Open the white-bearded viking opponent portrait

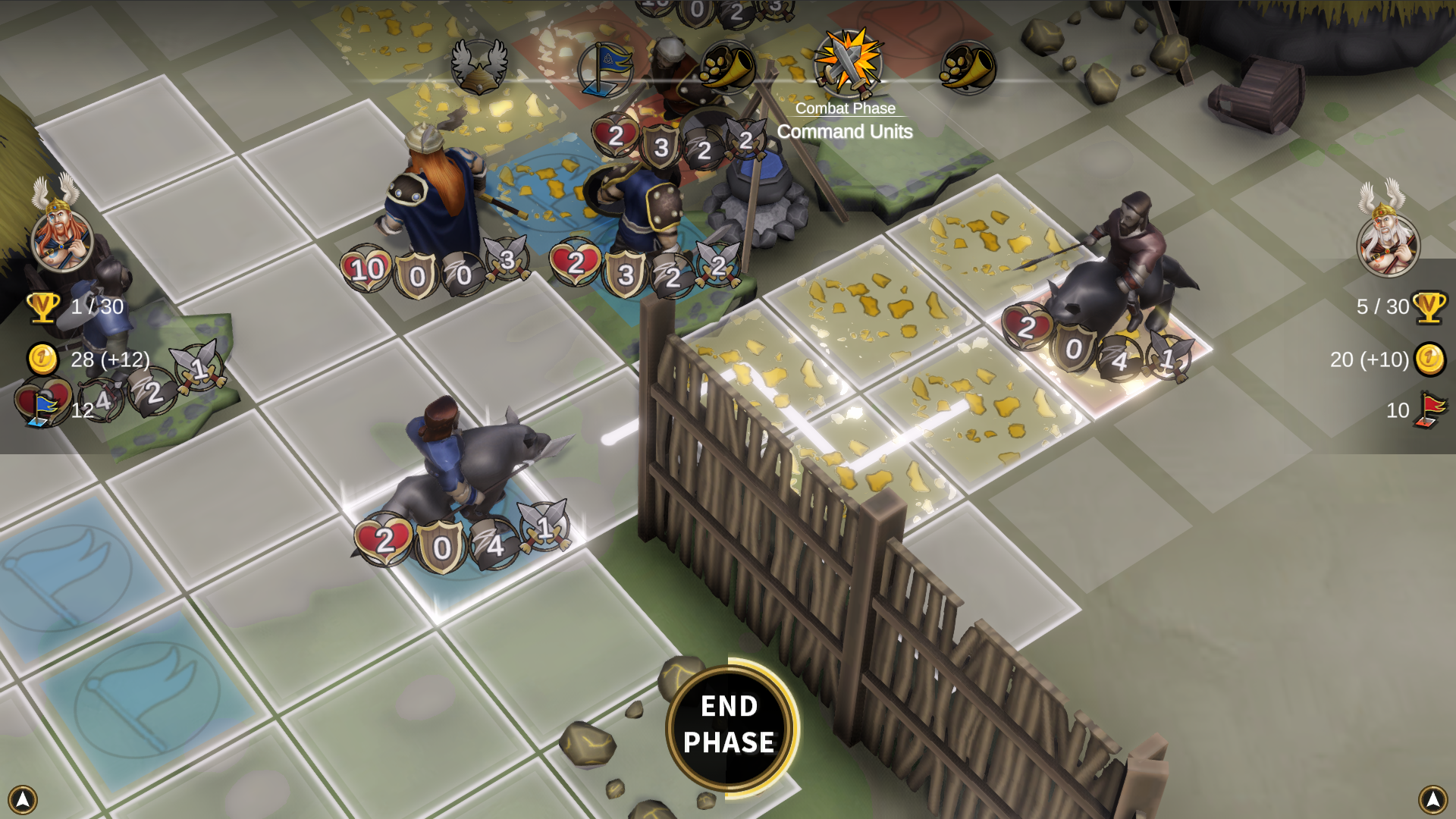click(1388, 243)
